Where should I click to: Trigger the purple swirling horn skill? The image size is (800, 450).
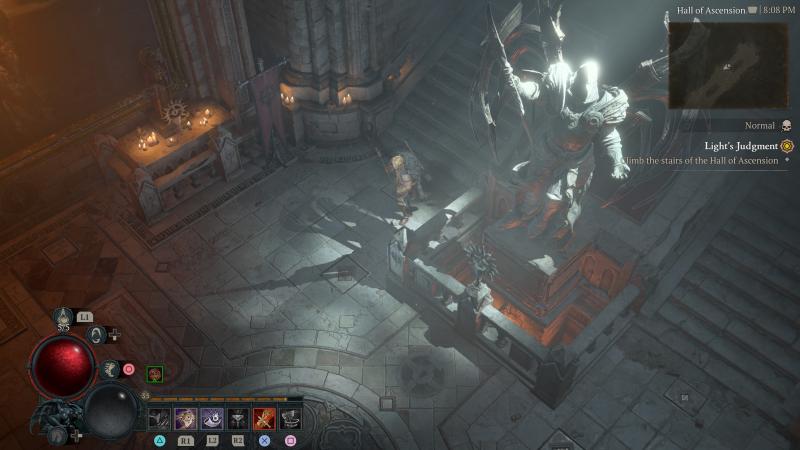(212, 418)
